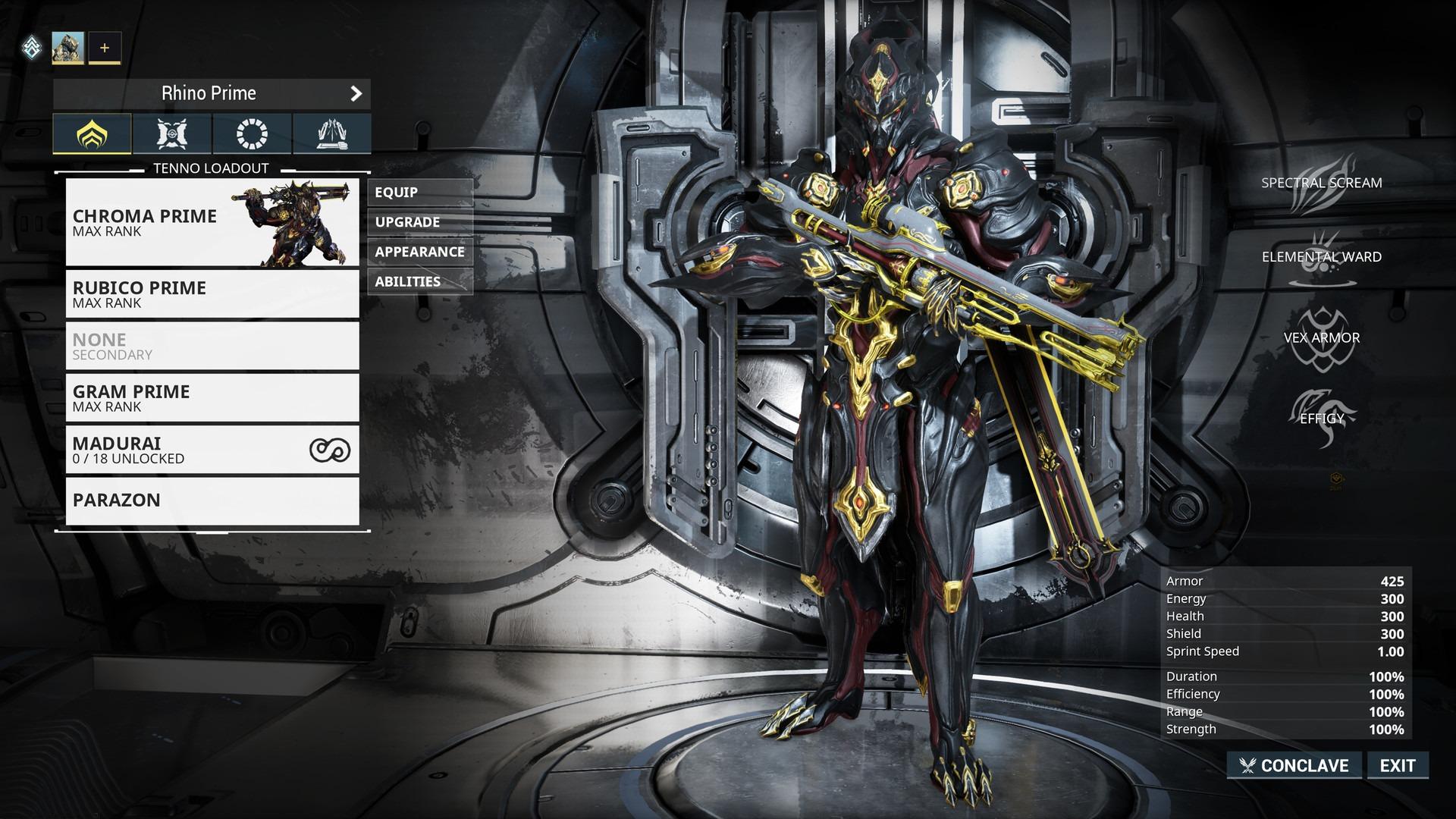
Task: Select the Warframe tab icon above Tenno Loadout
Action: tap(93, 134)
